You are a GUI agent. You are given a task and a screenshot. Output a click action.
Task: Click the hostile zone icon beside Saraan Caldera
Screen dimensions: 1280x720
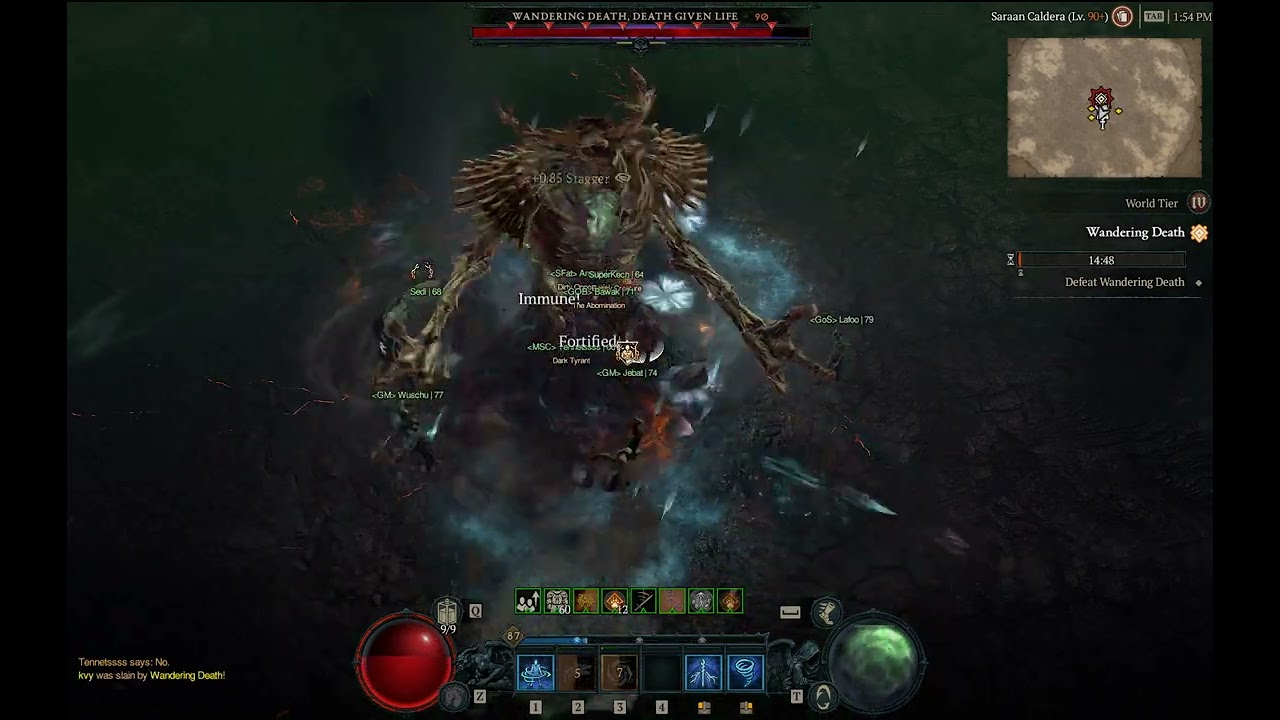(1122, 16)
